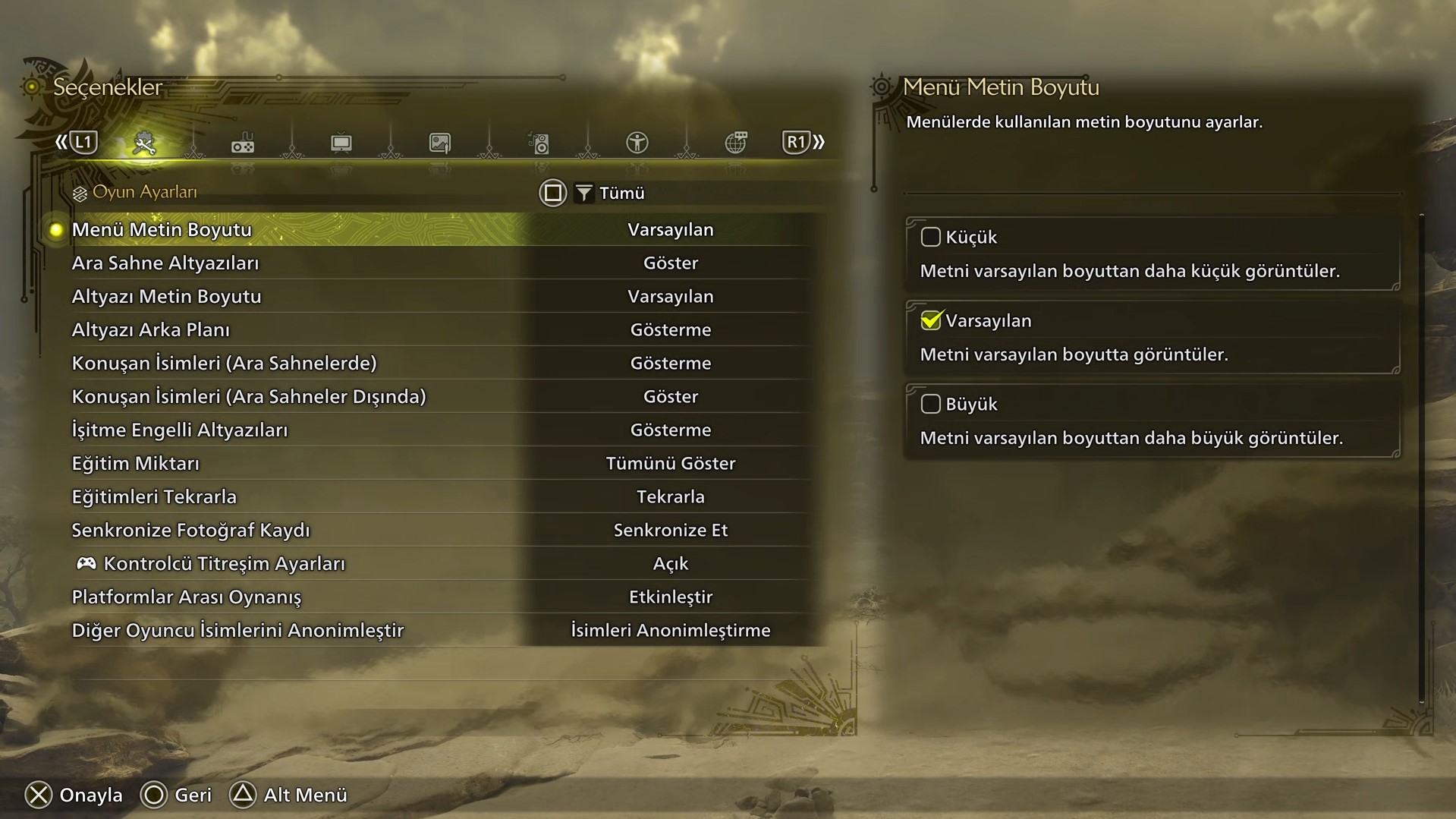The image size is (1456, 819).
Task: Open Konuşan İsimleri (Ara Sahnelerde) setting
Action: [224, 363]
